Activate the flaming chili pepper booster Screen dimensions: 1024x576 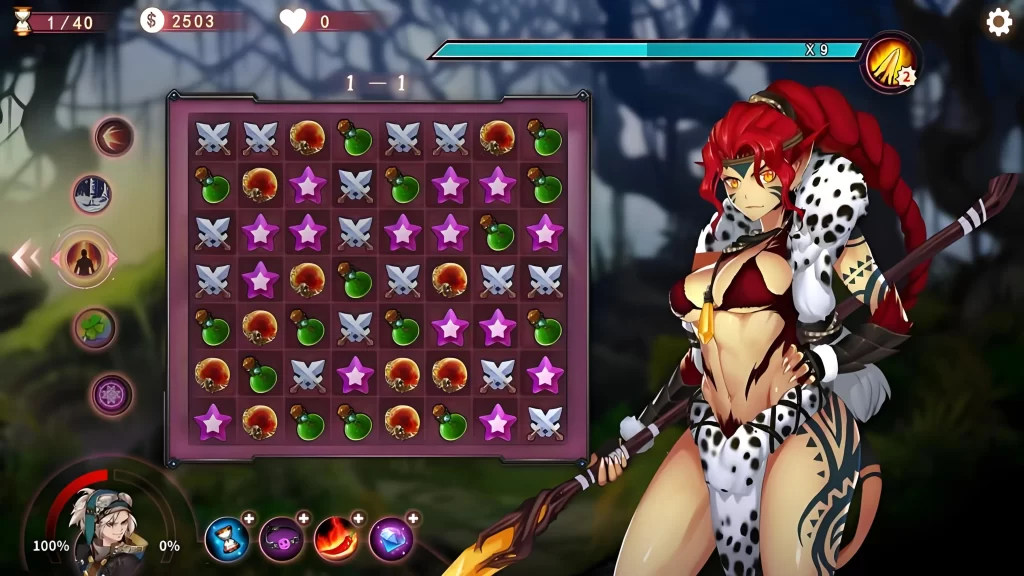pyautogui.click(x=336, y=540)
